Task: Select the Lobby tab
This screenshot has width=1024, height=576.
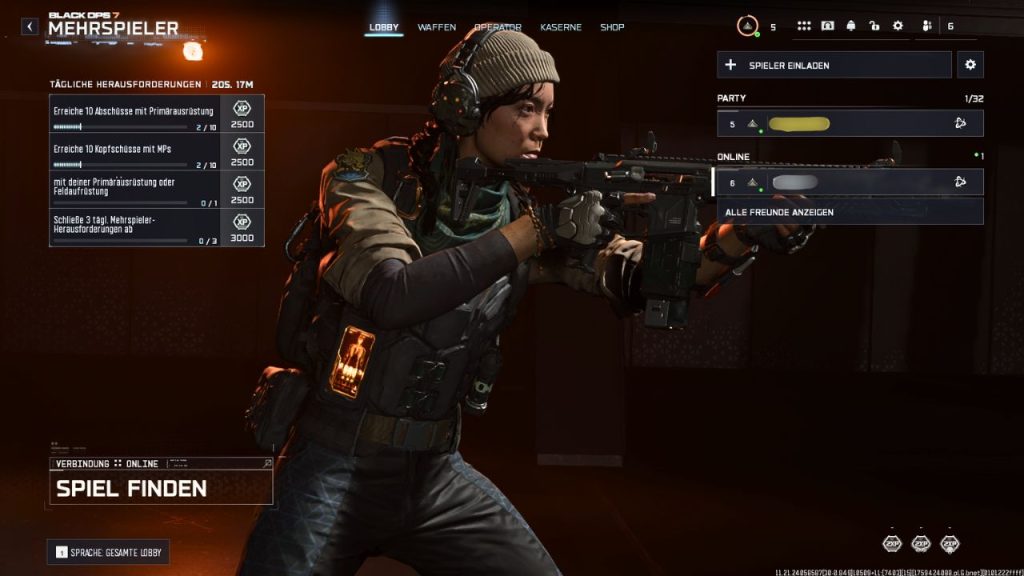Action: [384, 27]
